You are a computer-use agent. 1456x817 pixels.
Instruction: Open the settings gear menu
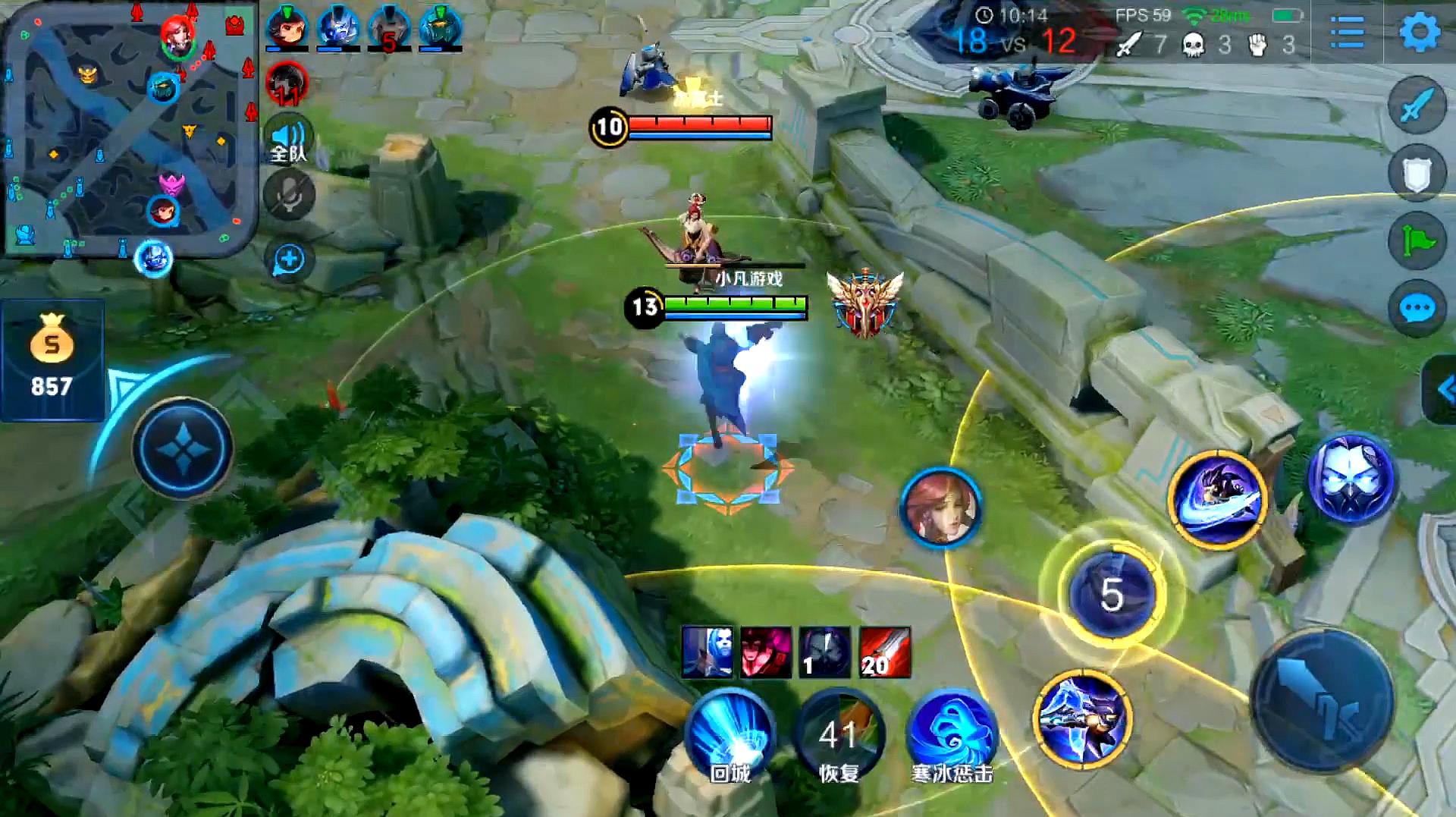pos(1419,33)
